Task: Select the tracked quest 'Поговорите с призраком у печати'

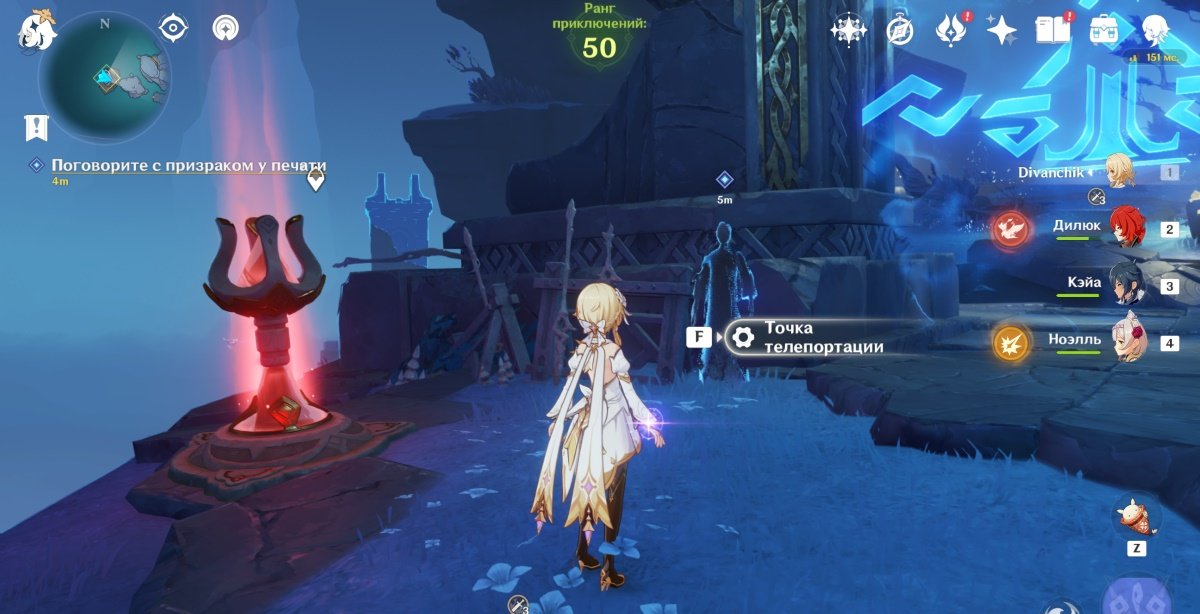Action: pos(188,166)
